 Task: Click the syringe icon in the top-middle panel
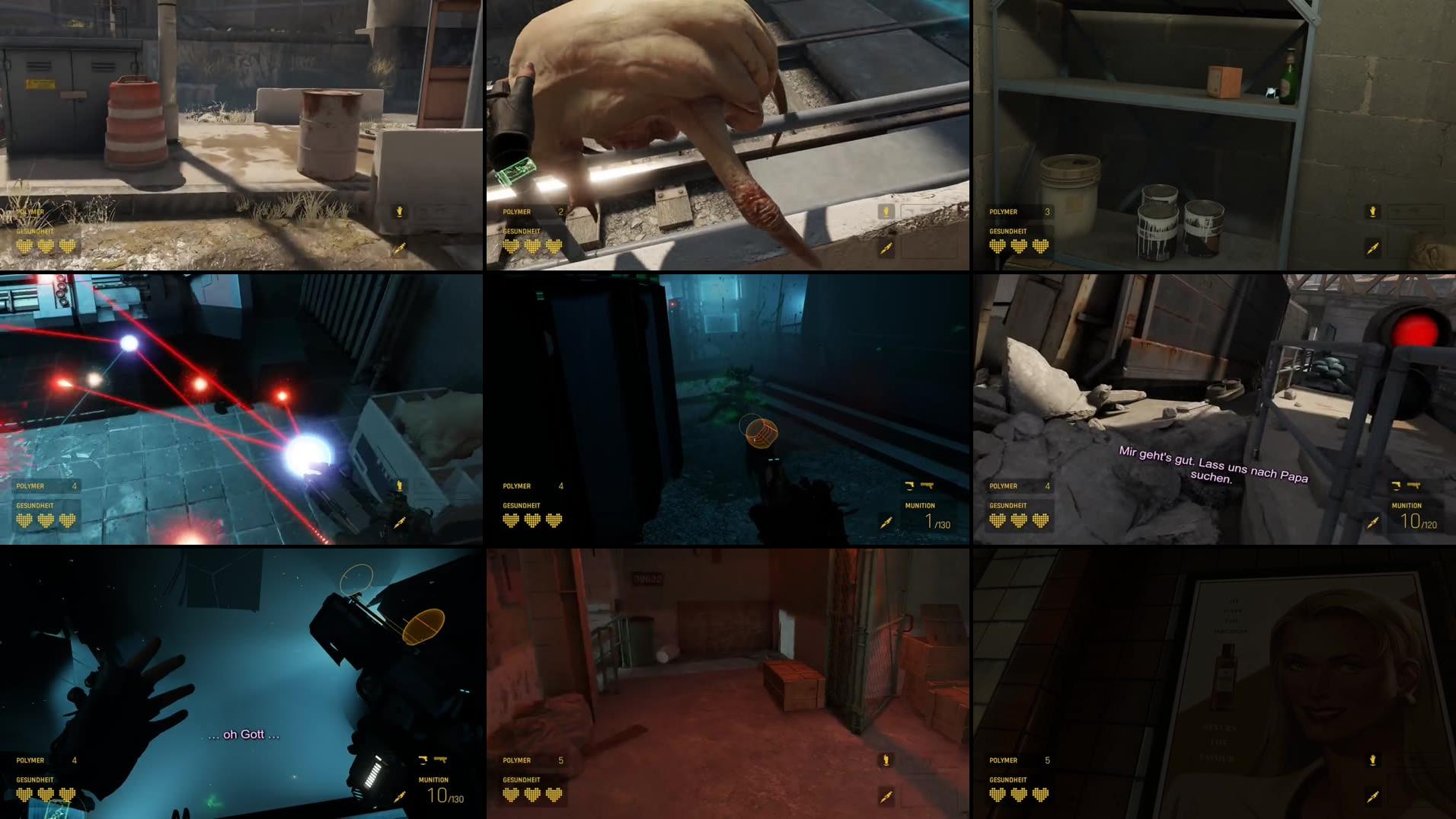pos(887,249)
